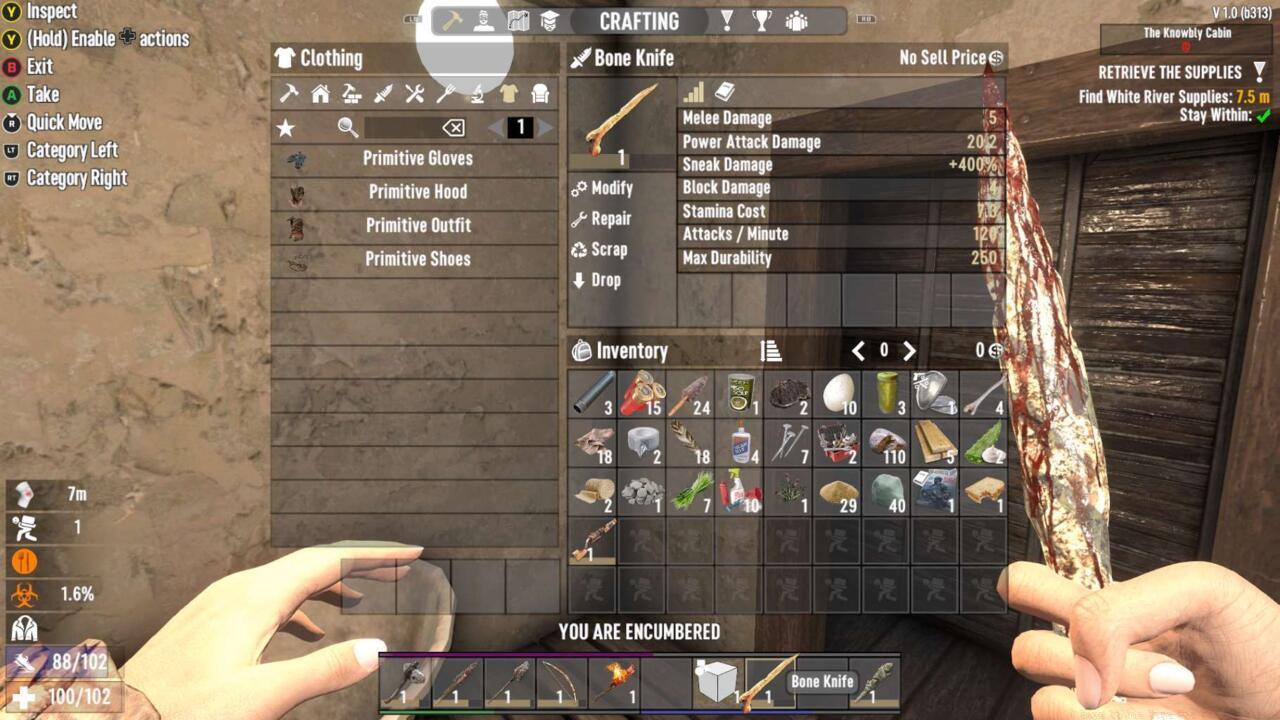Select the egg stack in inventory

839,393
